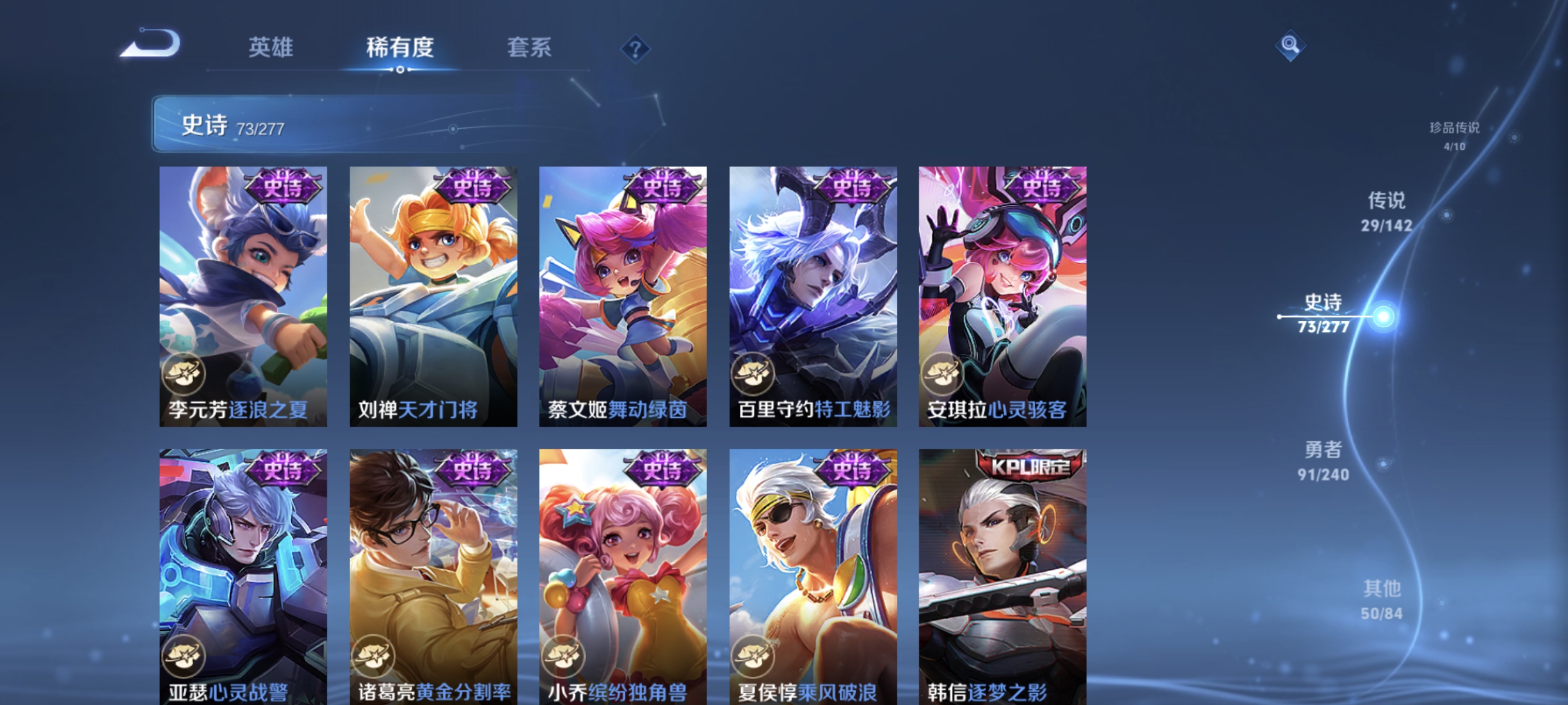This screenshot has height=705, width=1568.
Task: Switch to the 英雄 tab
Action: click(272, 47)
